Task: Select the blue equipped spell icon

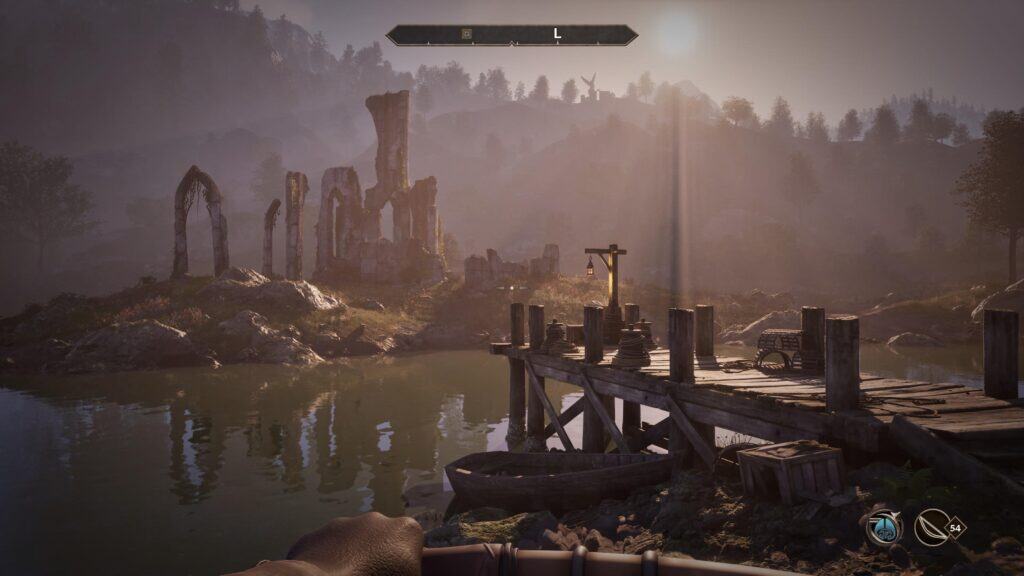Action: 884,527
